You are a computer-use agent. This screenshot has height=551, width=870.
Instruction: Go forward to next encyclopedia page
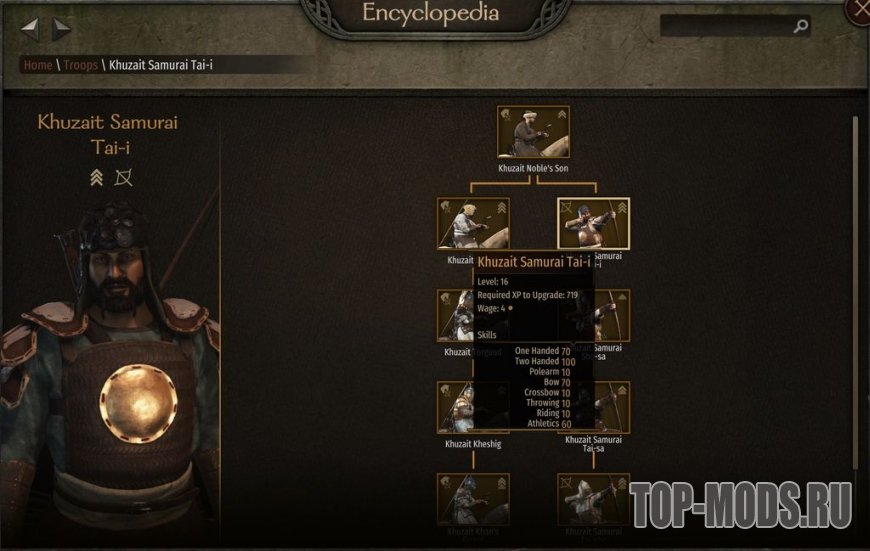tap(62, 29)
